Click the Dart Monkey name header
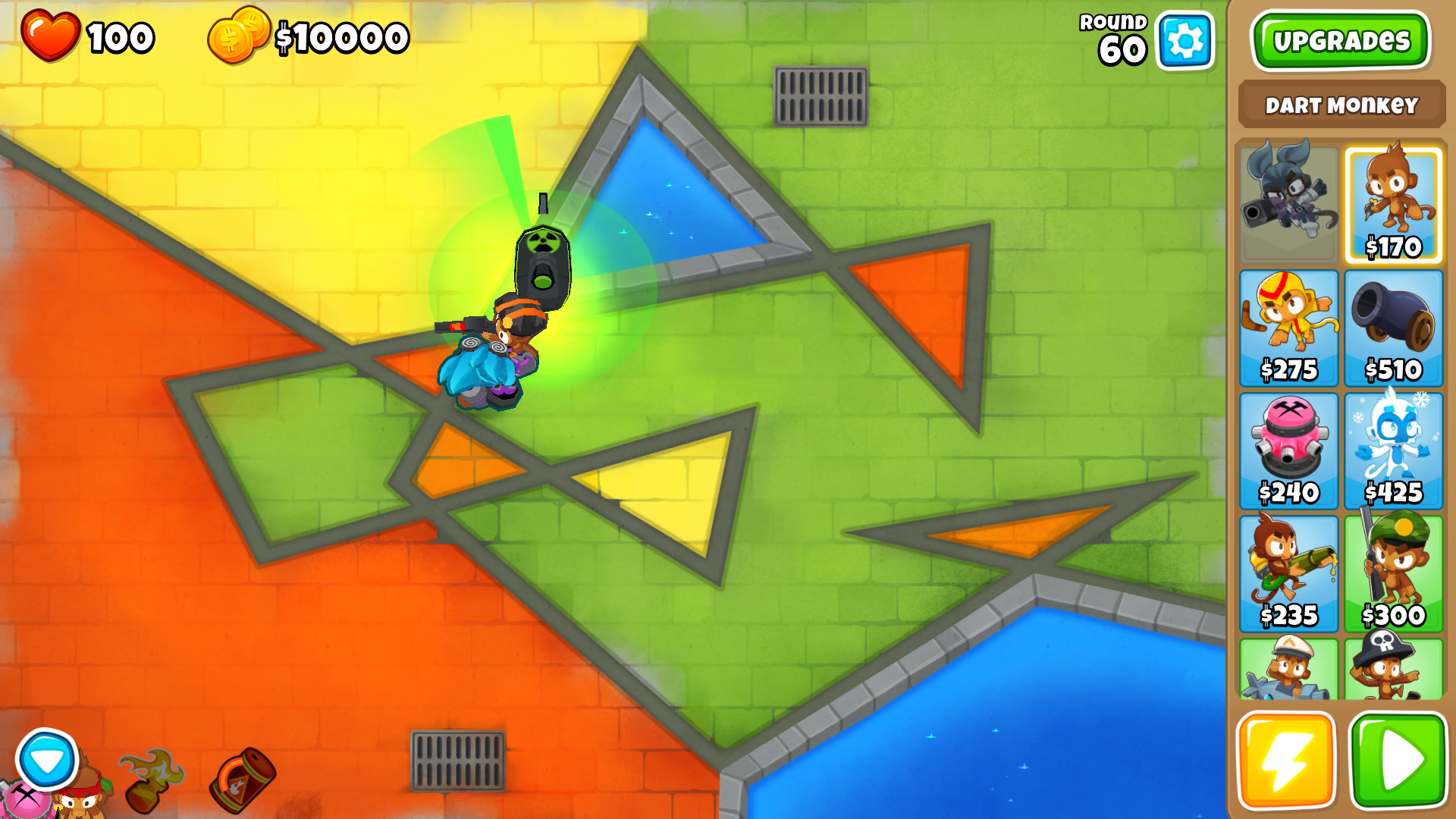Screen dimensions: 1456x819 [x=1341, y=105]
